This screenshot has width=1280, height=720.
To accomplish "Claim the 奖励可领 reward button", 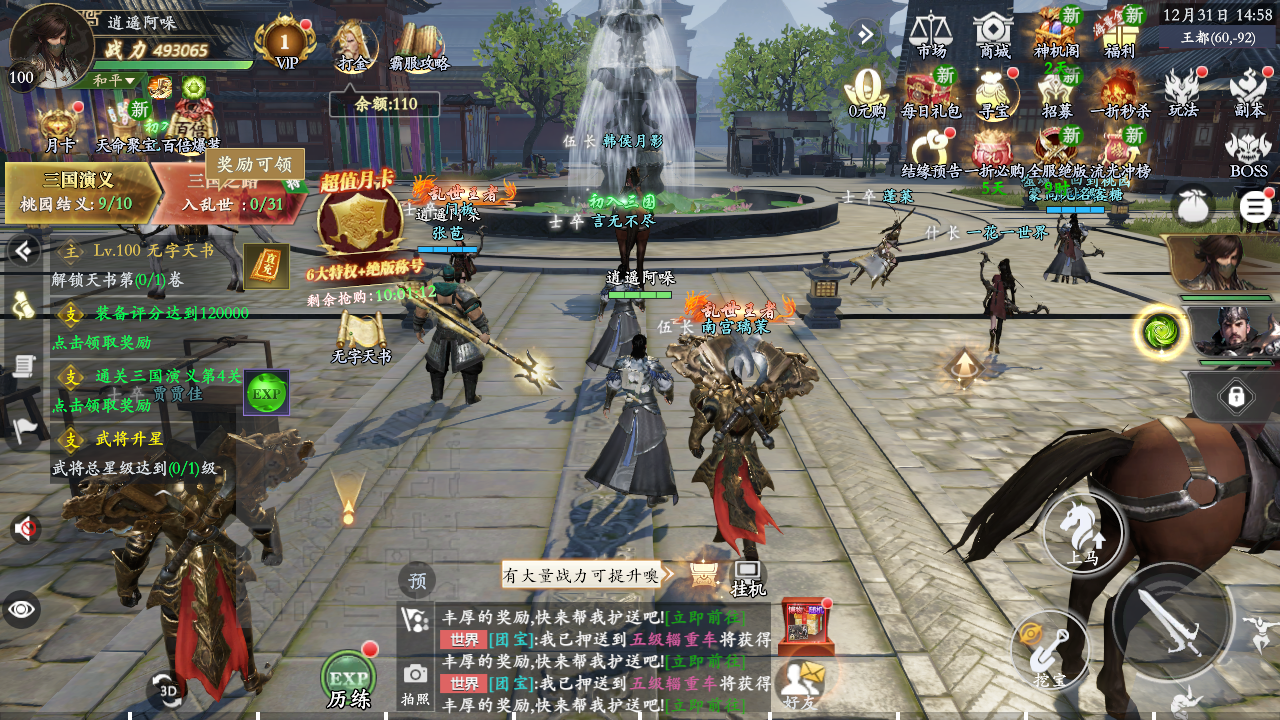I will (x=255, y=164).
